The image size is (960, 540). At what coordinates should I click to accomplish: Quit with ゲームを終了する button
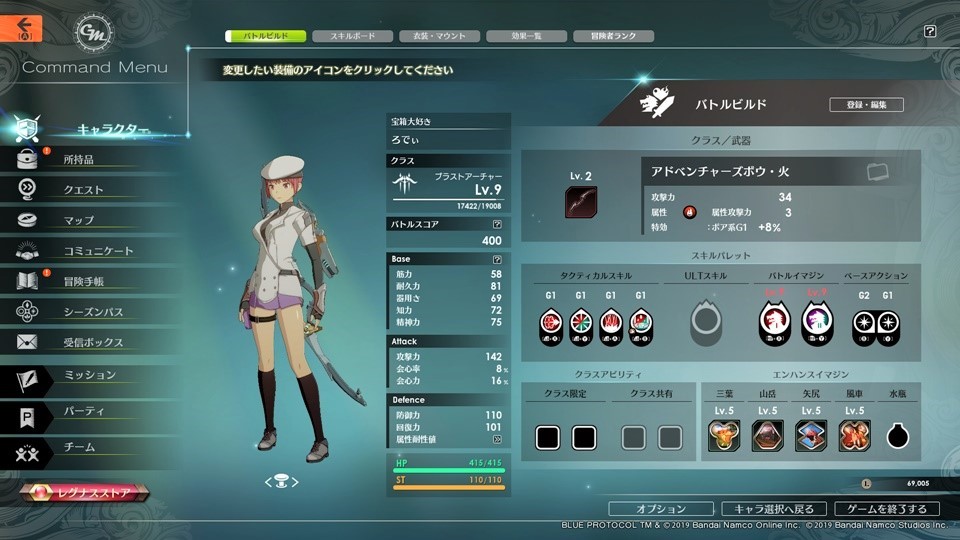[x=888, y=509]
